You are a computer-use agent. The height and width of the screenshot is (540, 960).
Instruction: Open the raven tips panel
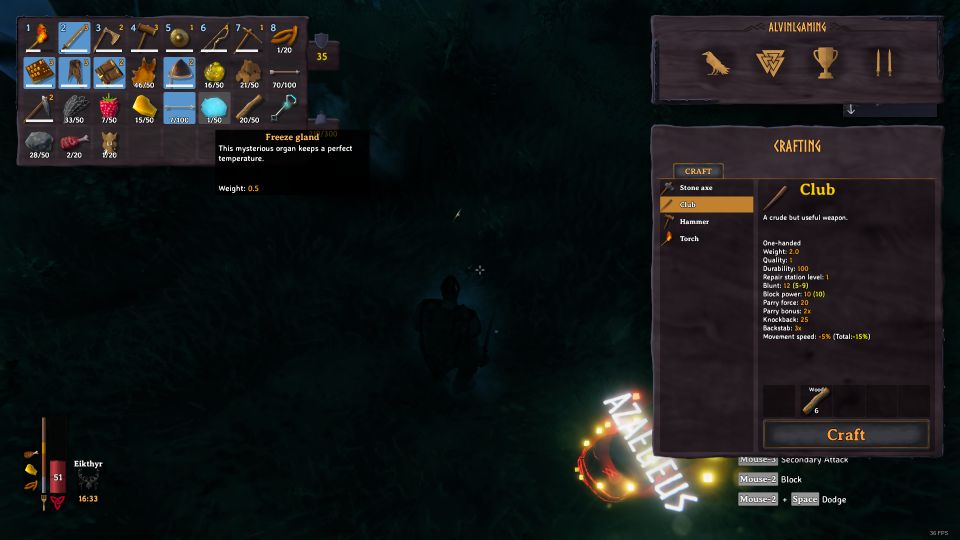click(x=716, y=64)
